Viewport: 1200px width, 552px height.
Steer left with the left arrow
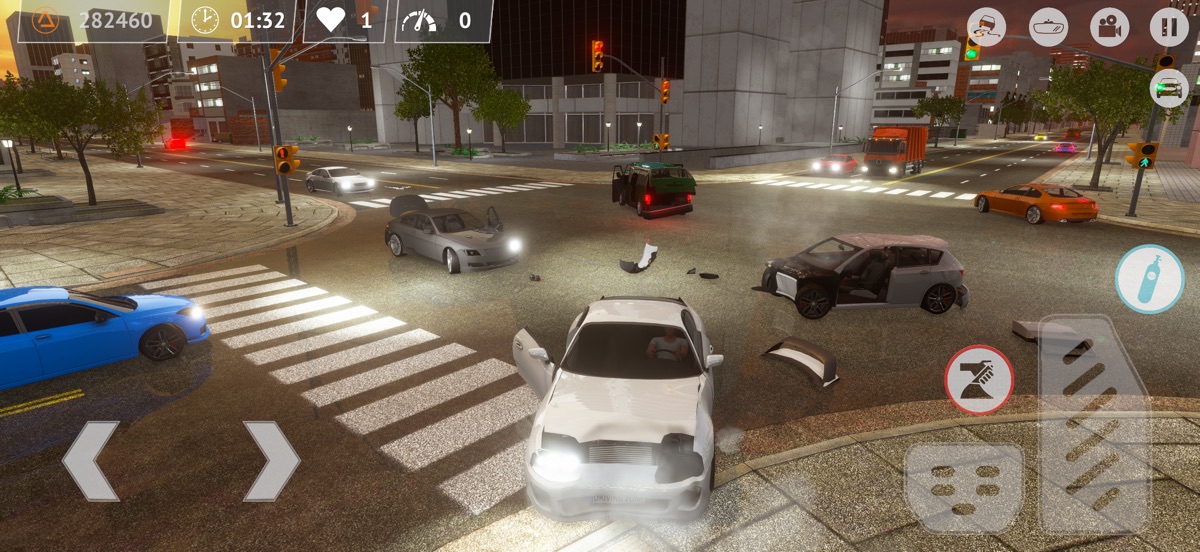click(91, 461)
